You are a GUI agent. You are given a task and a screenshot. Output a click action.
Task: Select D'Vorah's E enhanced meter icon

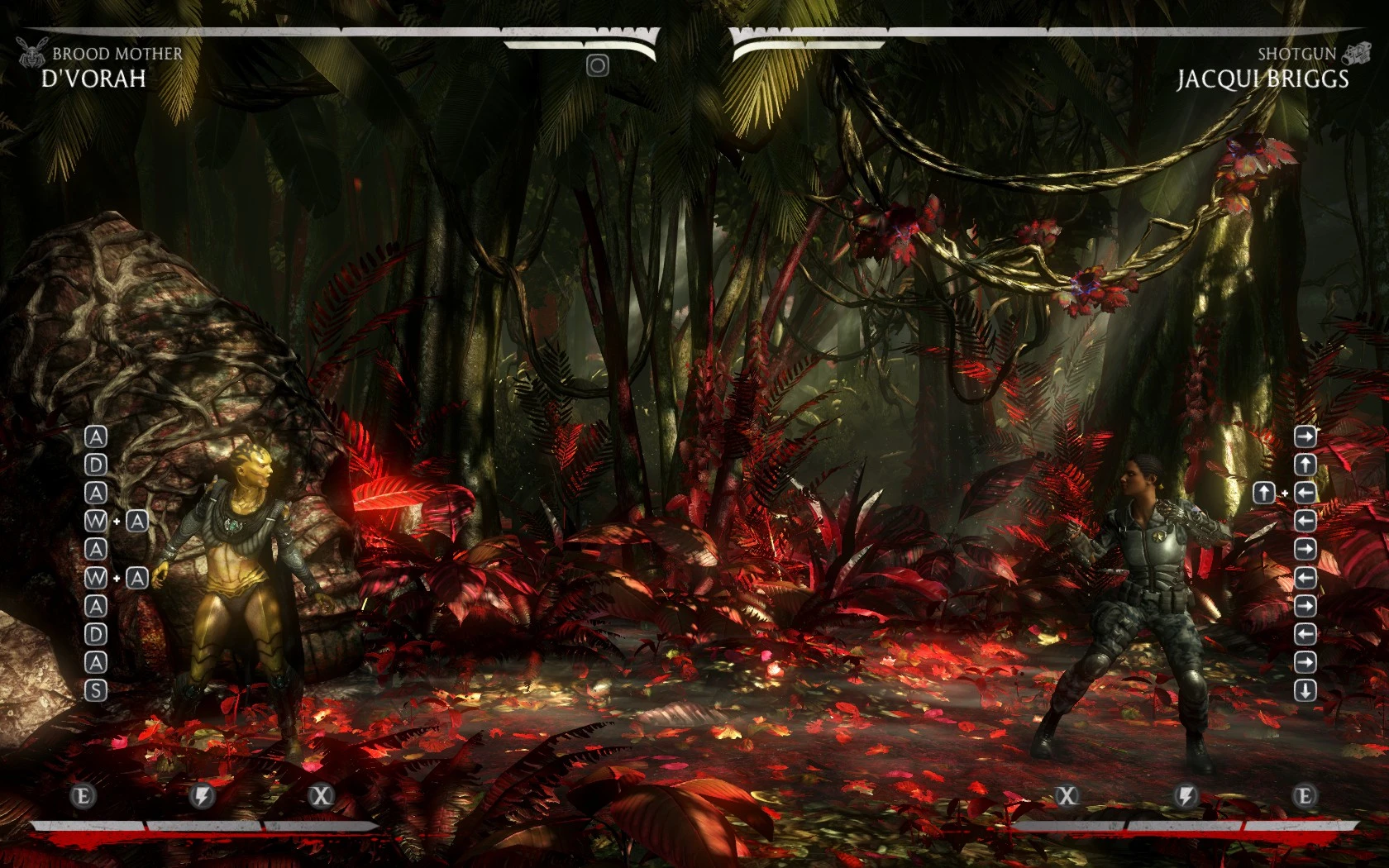[x=84, y=796]
